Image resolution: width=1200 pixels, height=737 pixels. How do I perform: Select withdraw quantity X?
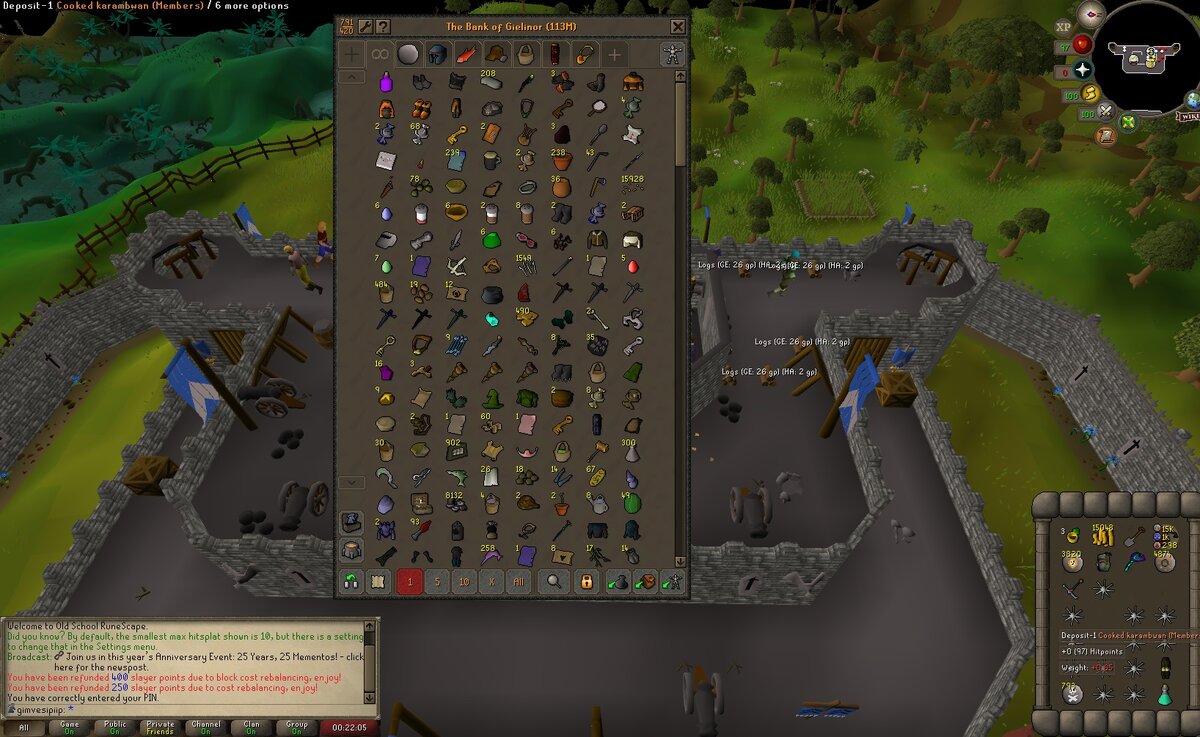tap(490, 582)
